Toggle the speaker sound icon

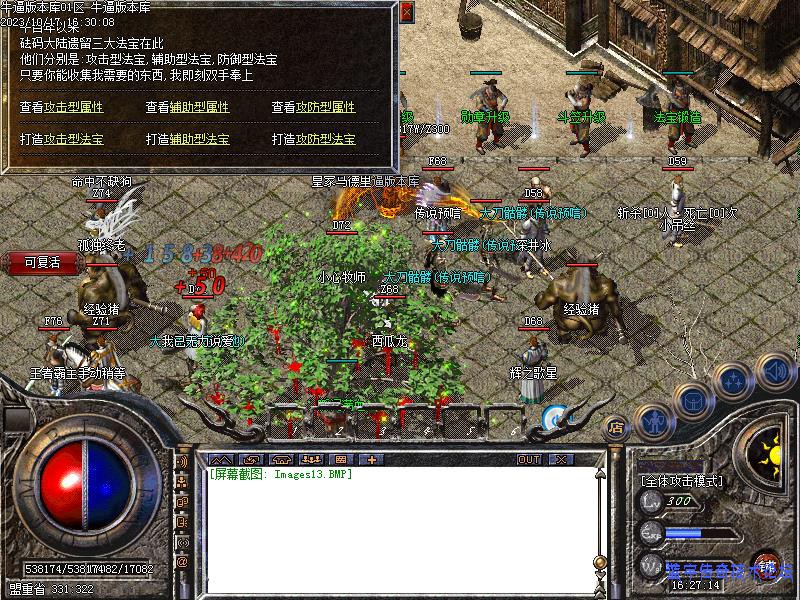point(773,372)
